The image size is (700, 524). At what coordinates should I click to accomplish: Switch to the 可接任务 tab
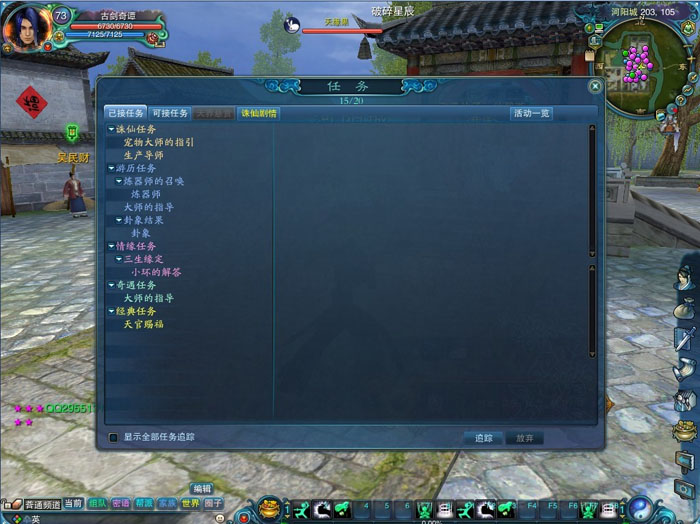tap(170, 113)
